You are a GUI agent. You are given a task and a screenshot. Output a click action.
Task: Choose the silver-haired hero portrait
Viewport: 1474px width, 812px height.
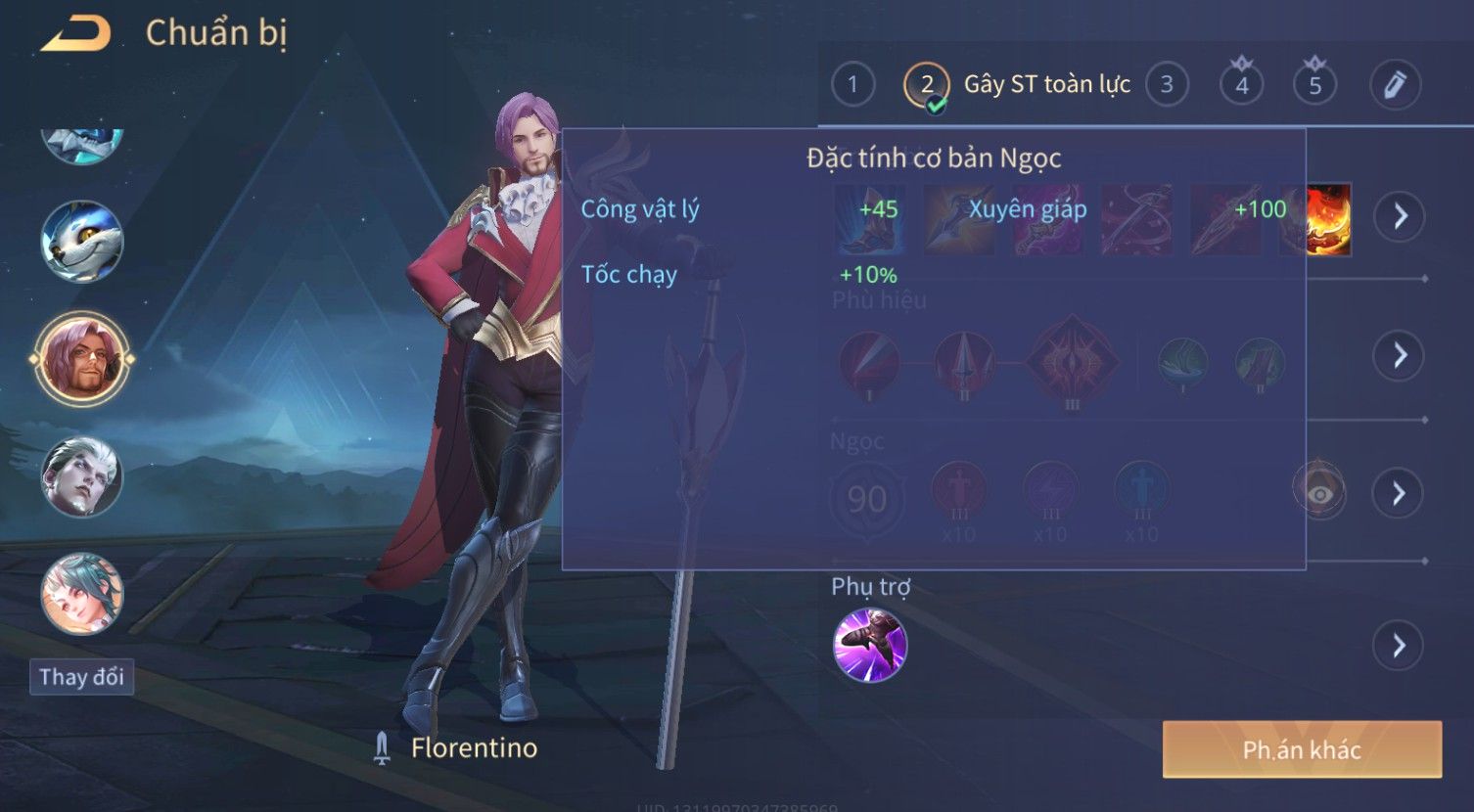82,476
